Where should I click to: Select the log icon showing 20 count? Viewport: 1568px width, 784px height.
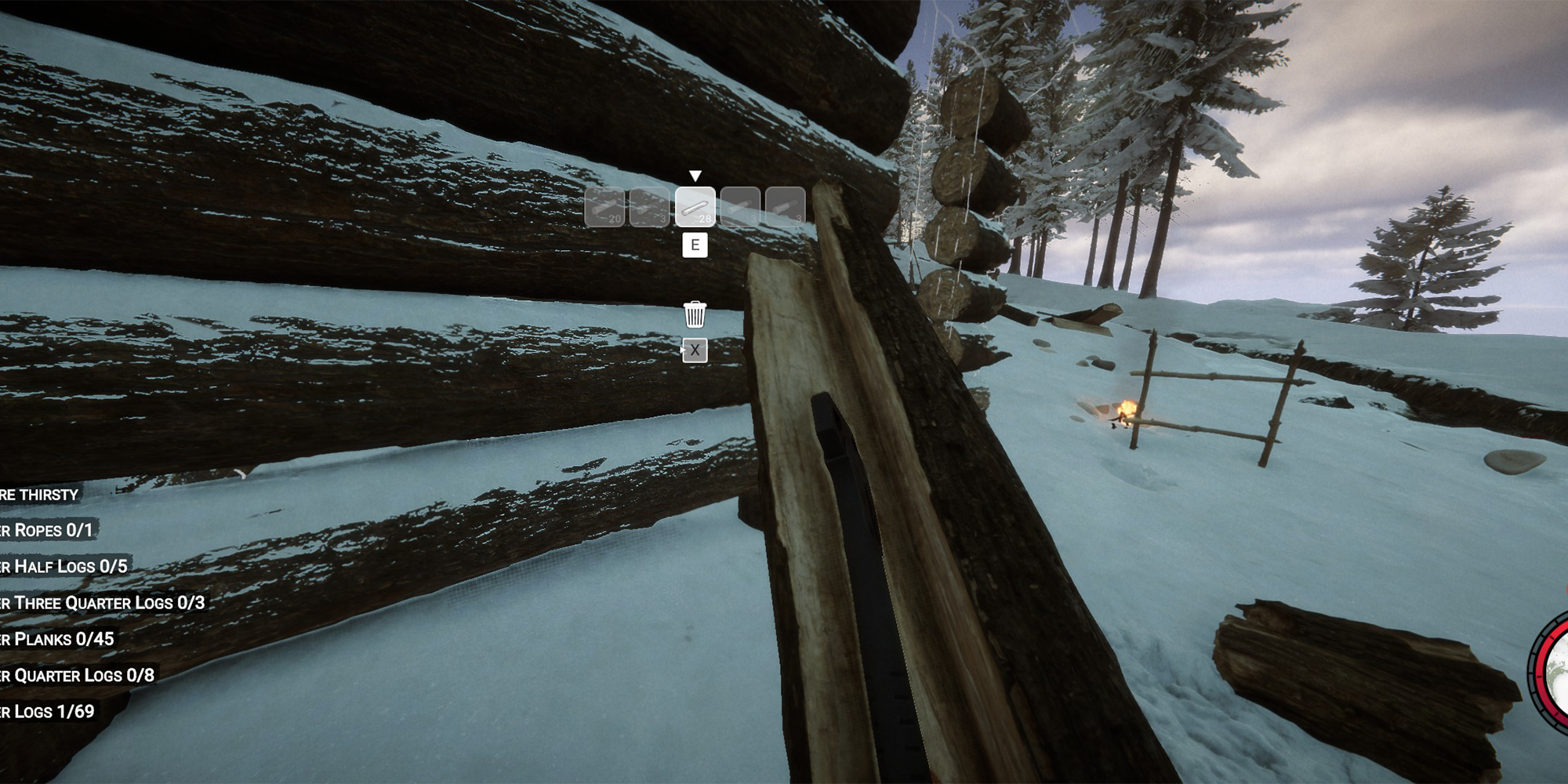pos(604,209)
